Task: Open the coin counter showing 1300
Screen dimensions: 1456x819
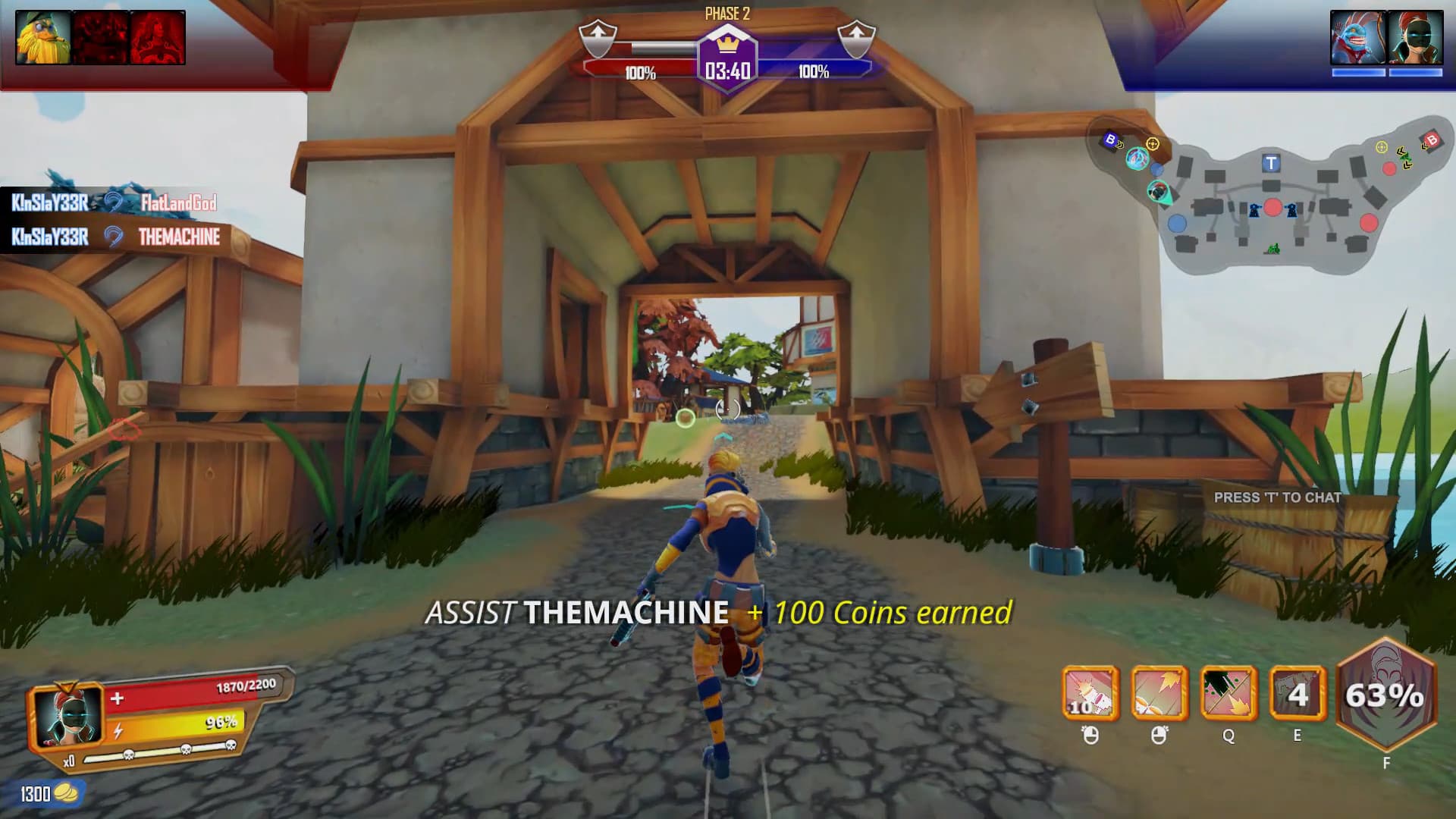Action: point(47,794)
